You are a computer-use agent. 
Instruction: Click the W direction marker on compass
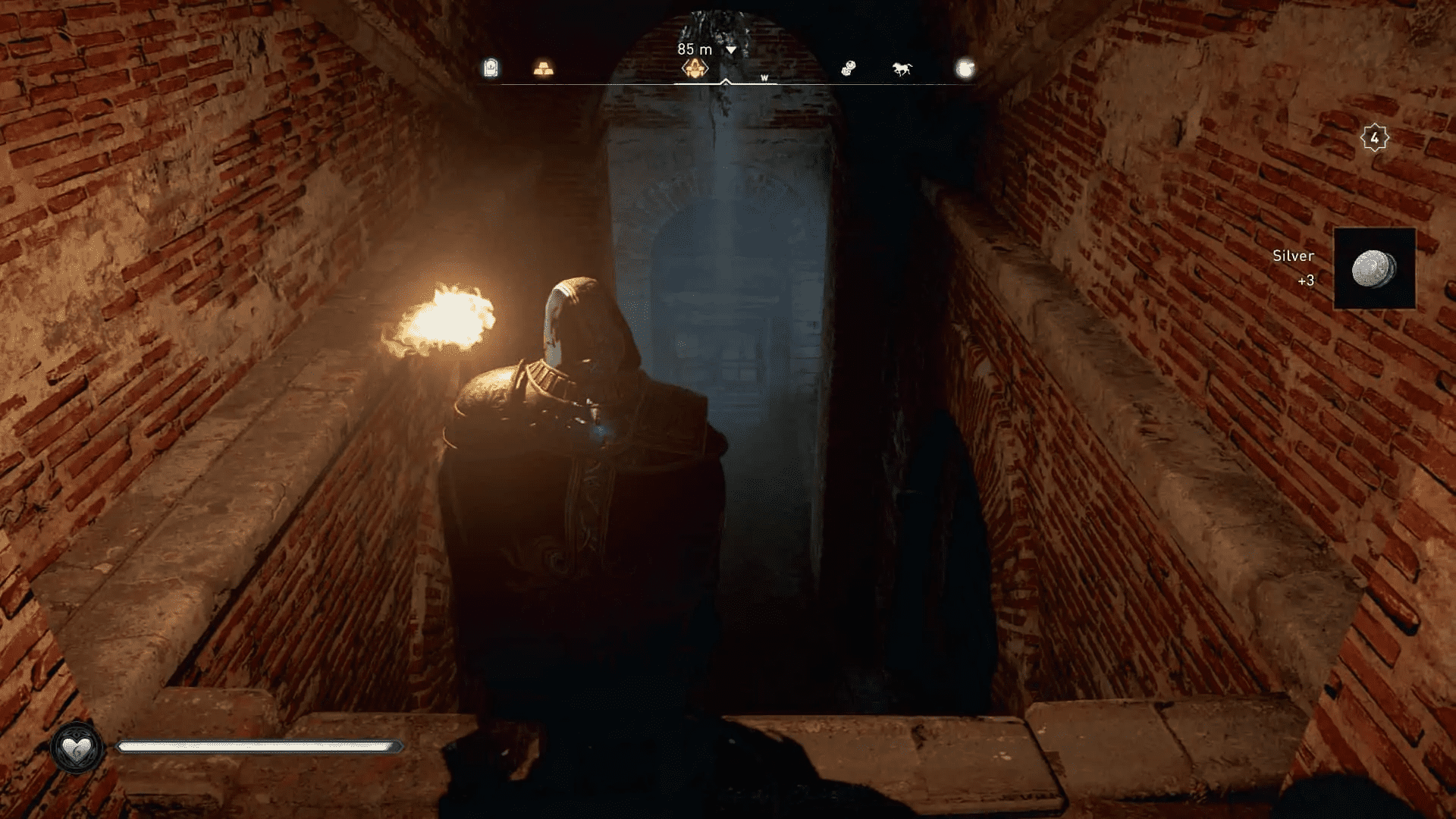pos(764,77)
